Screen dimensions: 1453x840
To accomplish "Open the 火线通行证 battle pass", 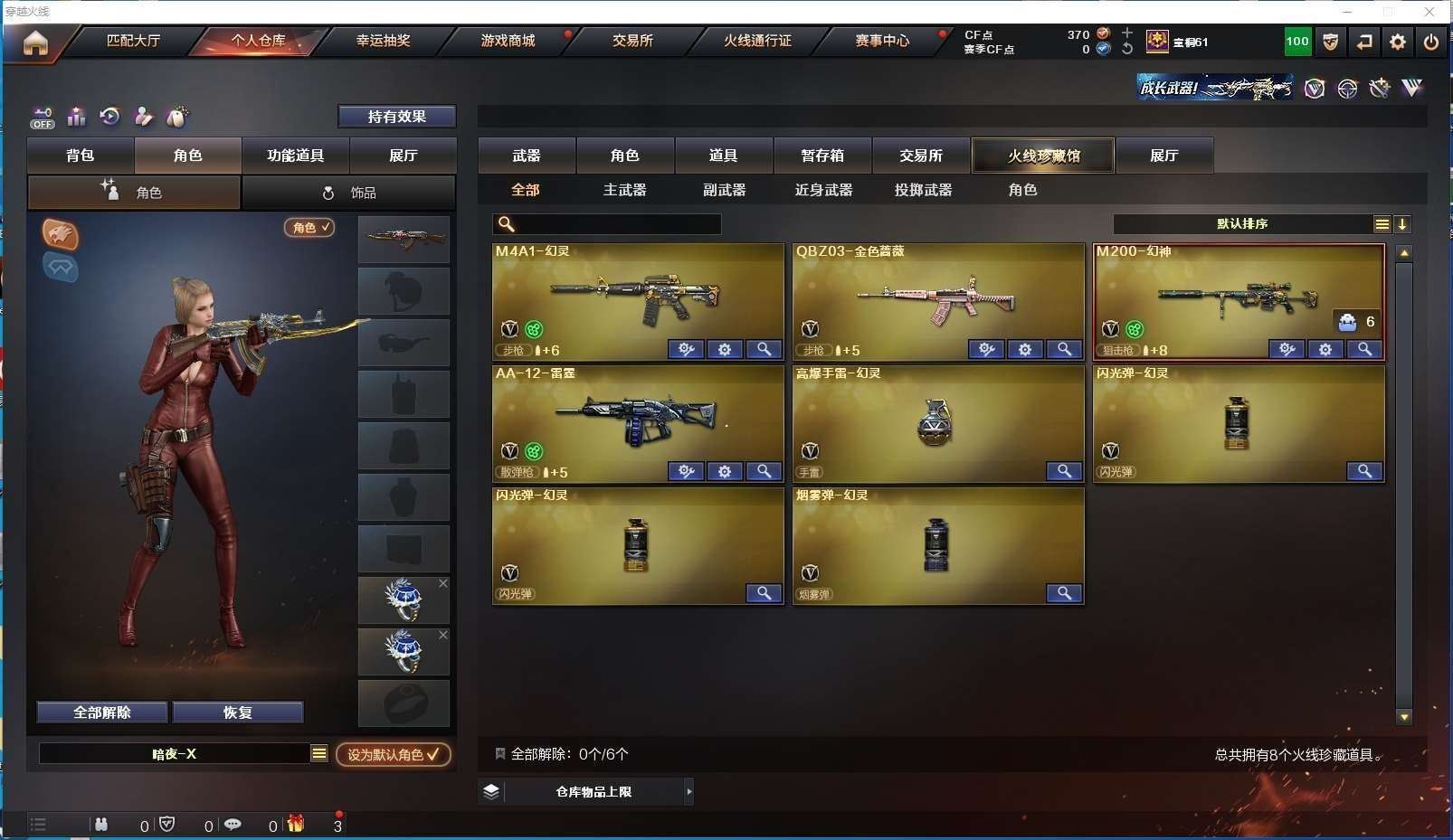I will coord(757,41).
